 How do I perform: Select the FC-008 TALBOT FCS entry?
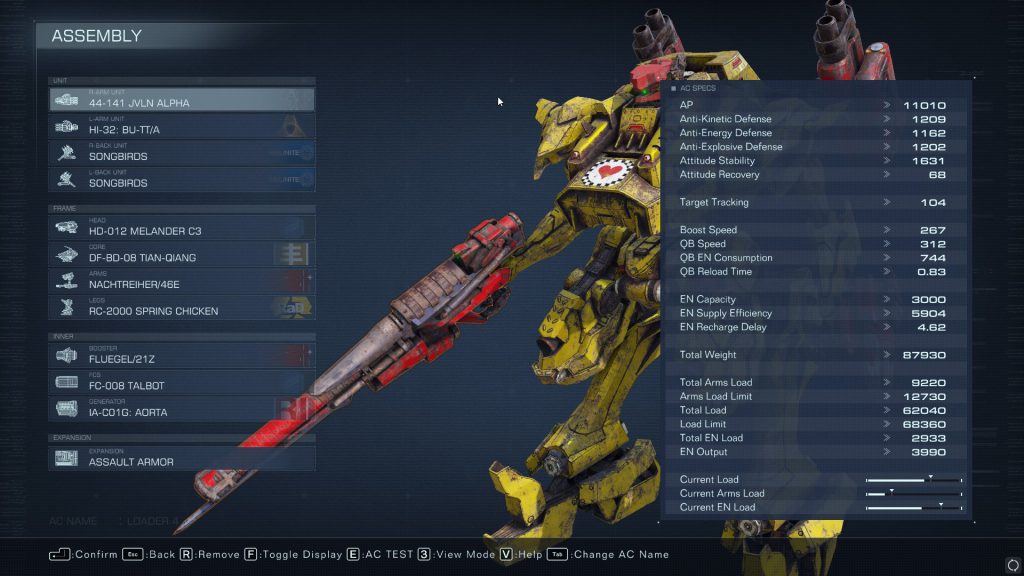click(182, 382)
